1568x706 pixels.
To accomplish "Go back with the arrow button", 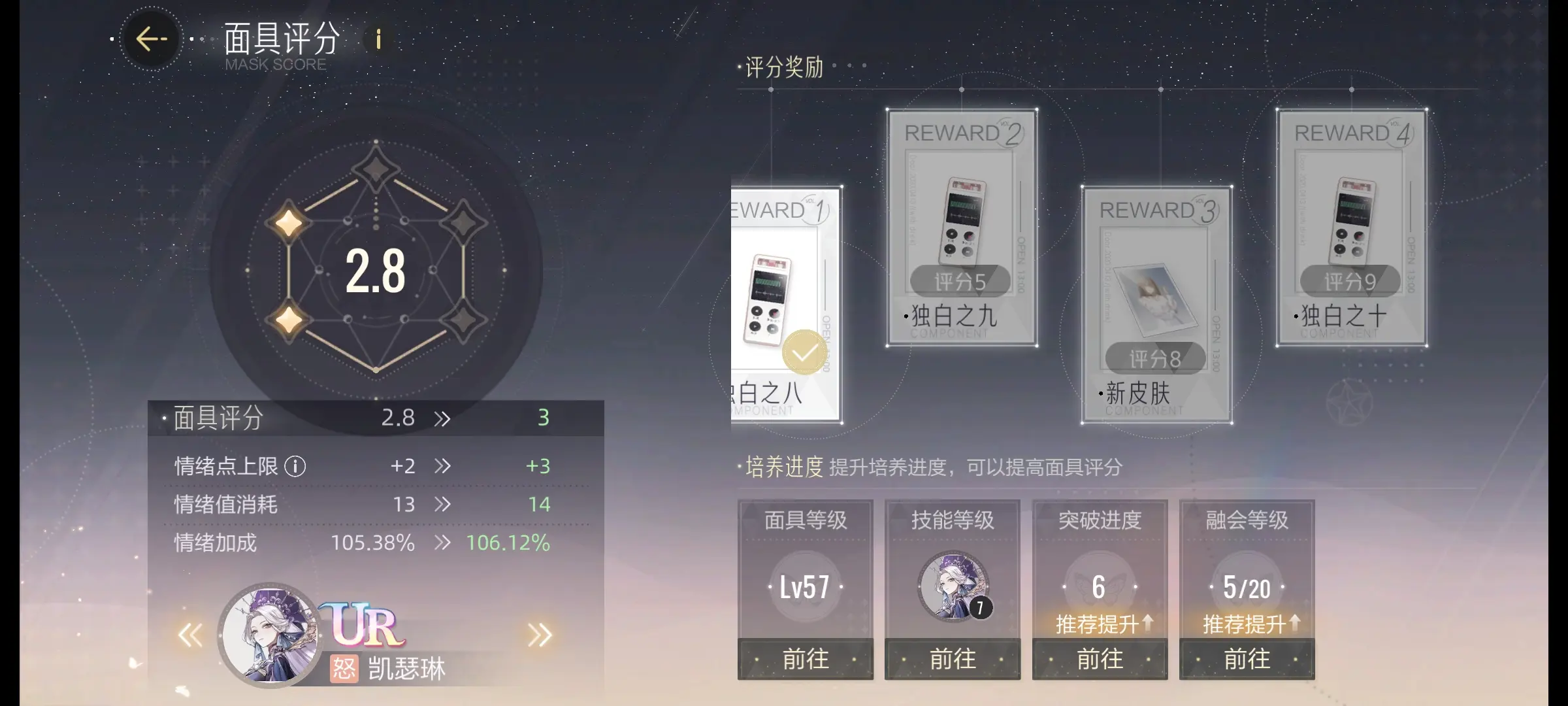I will coord(152,39).
